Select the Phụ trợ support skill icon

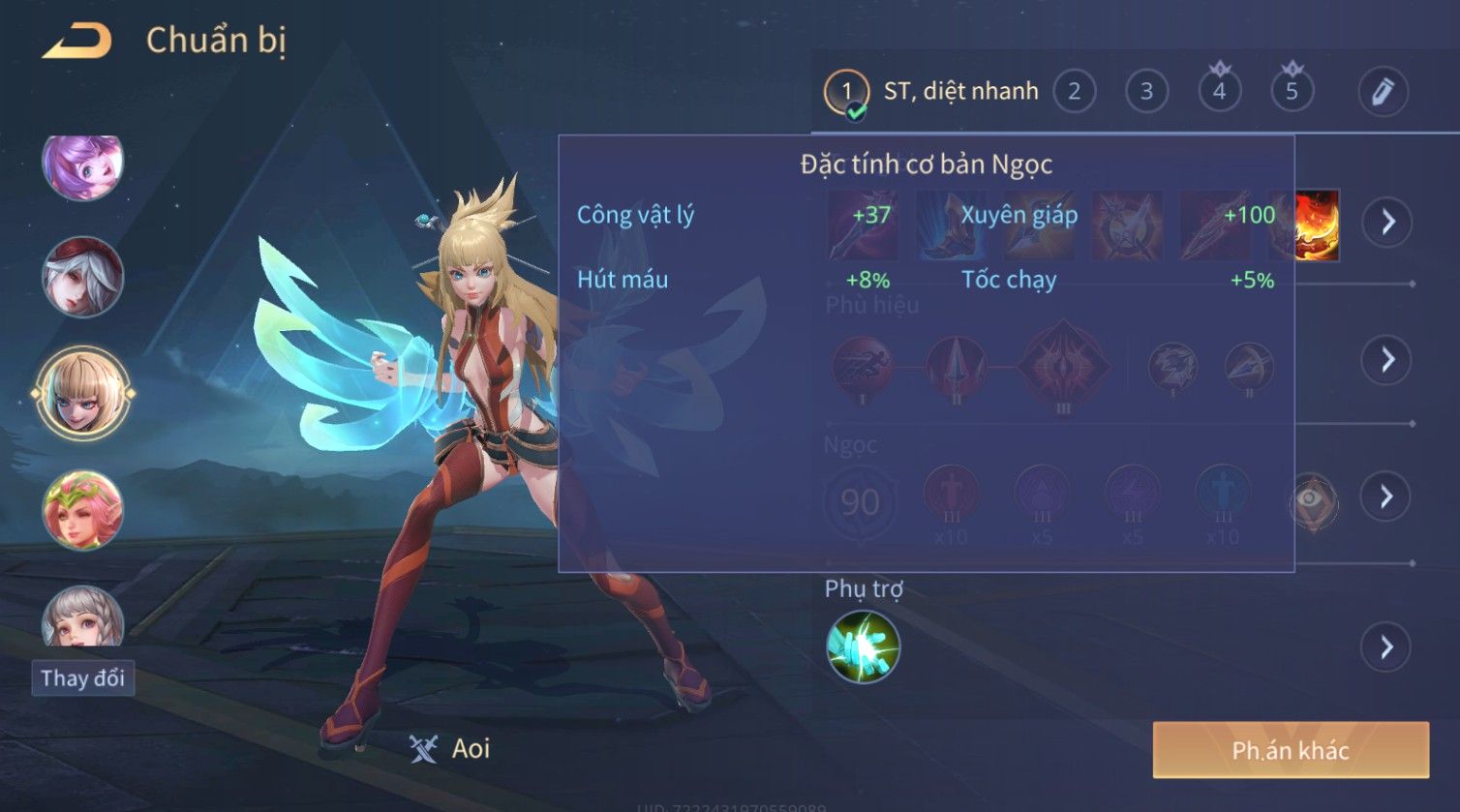(863, 647)
